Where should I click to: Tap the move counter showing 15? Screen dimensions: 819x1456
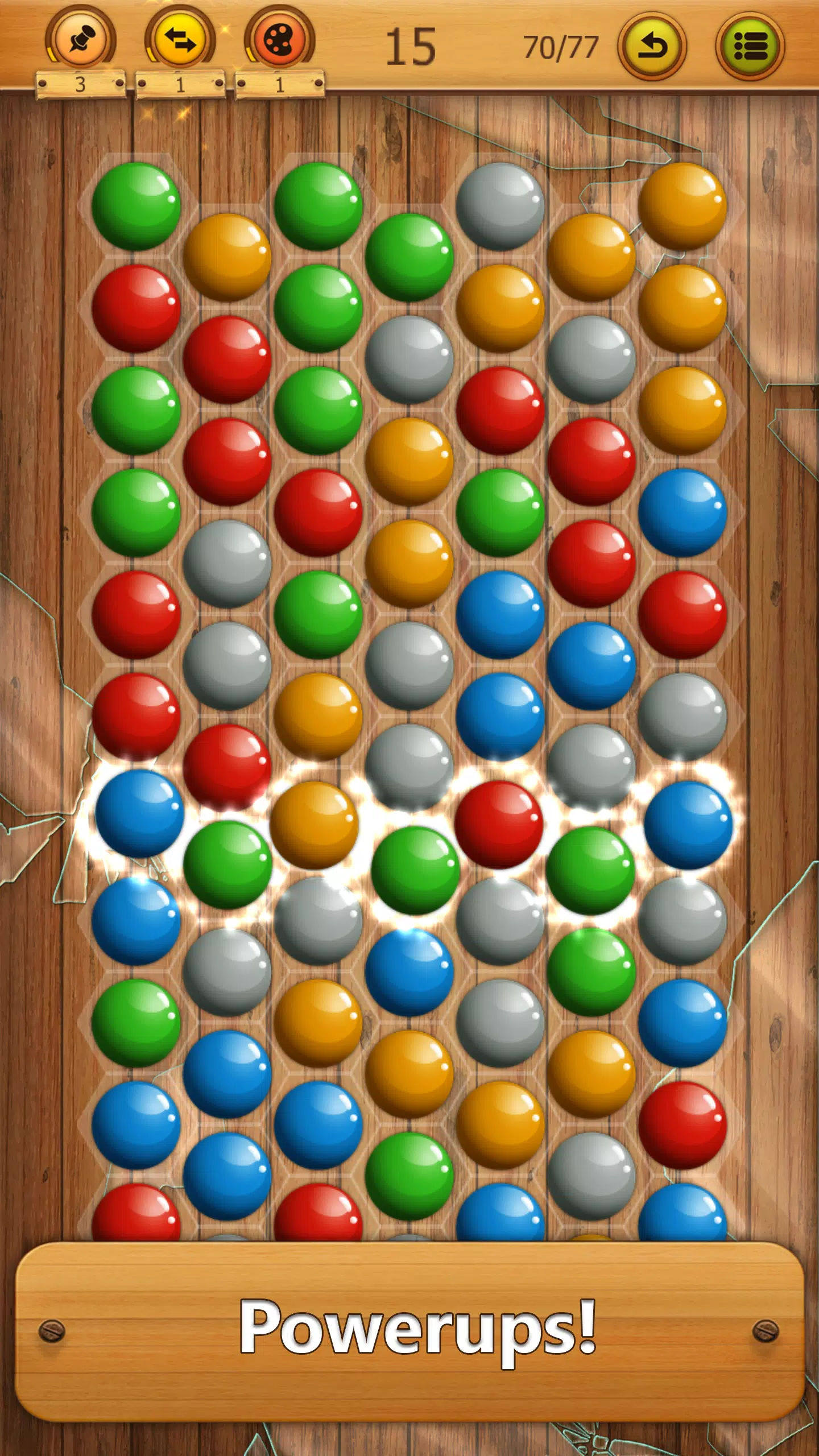[x=412, y=45]
